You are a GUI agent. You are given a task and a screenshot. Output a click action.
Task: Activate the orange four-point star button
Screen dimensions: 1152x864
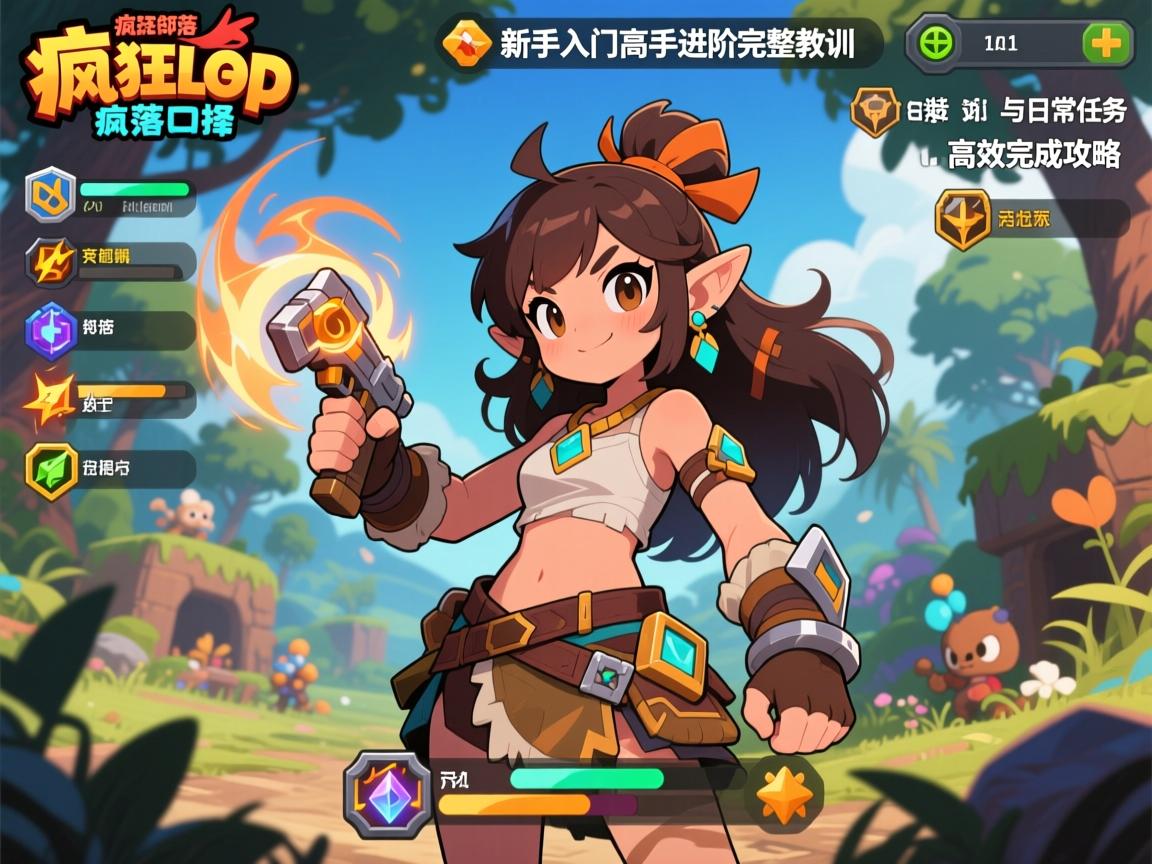click(784, 793)
